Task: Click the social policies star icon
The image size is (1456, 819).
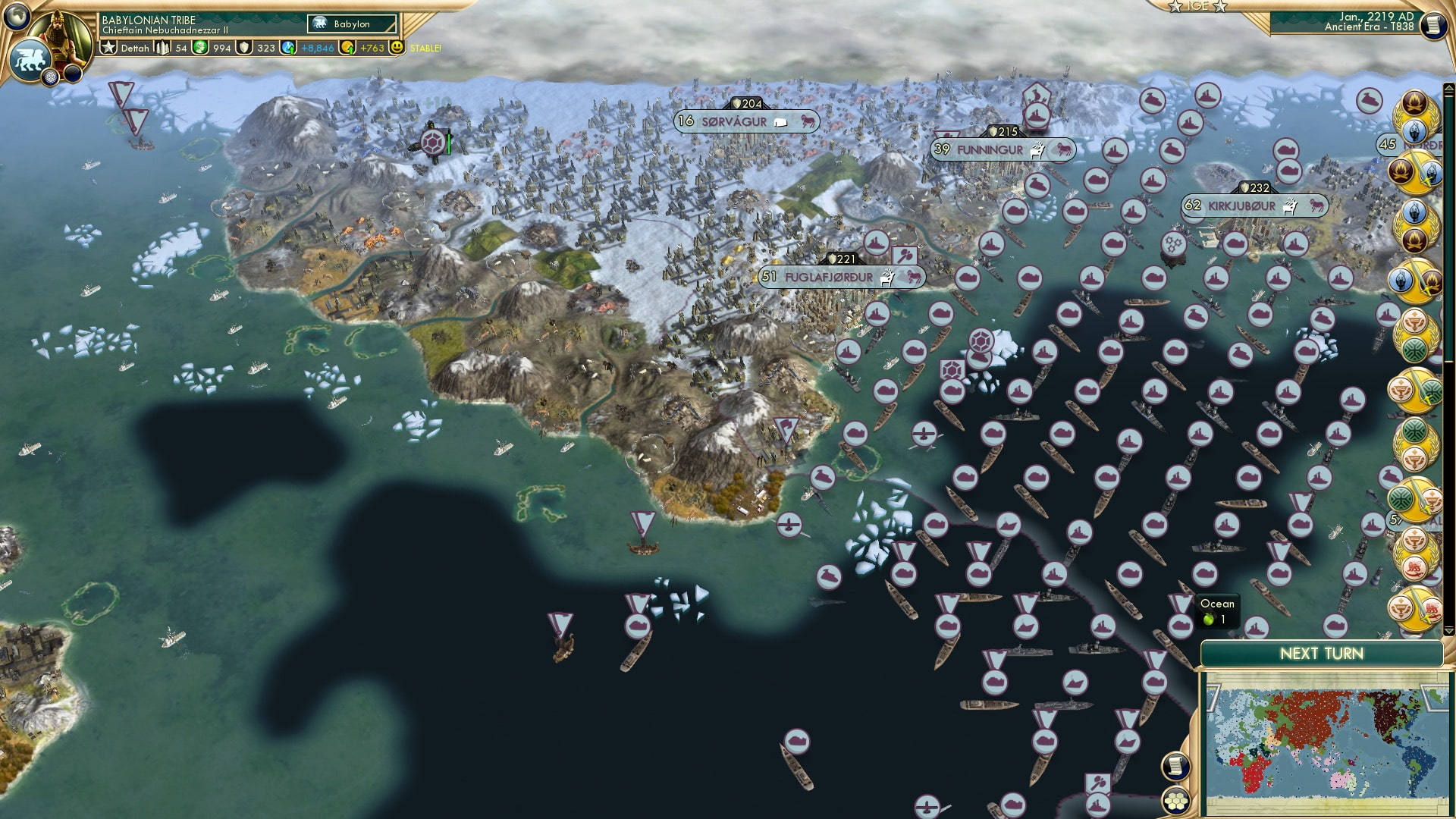Action: pyautogui.click(x=110, y=47)
